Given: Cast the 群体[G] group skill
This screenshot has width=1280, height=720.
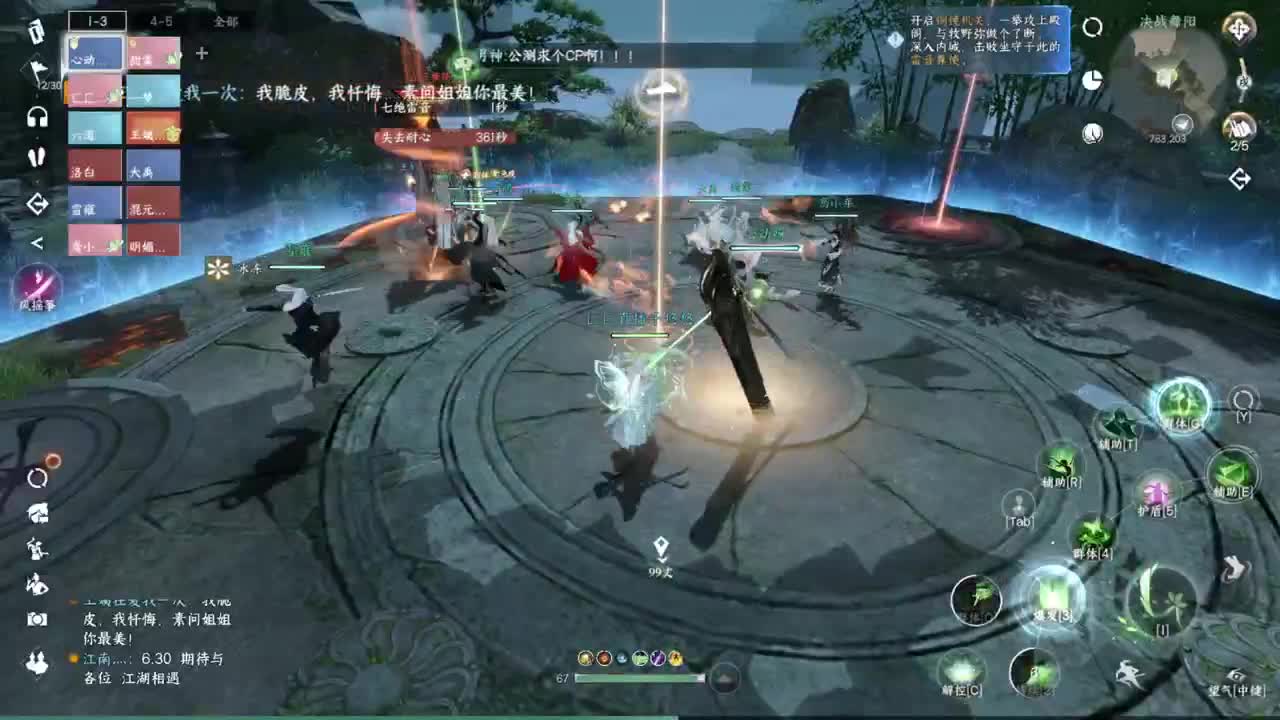Looking at the screenshot, I should click(x=1180, y=408).
